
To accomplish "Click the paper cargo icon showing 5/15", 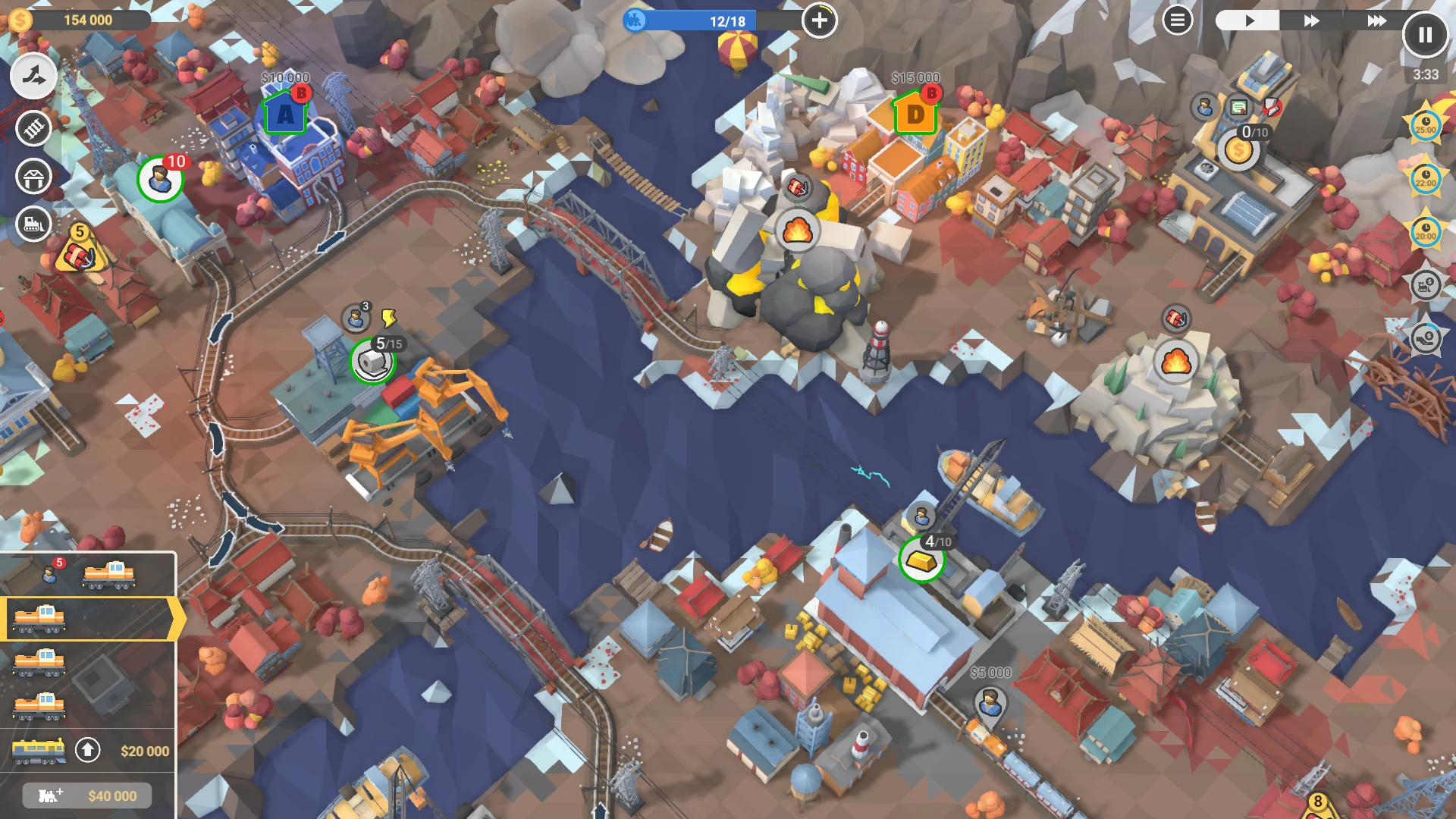I will 374,362.
